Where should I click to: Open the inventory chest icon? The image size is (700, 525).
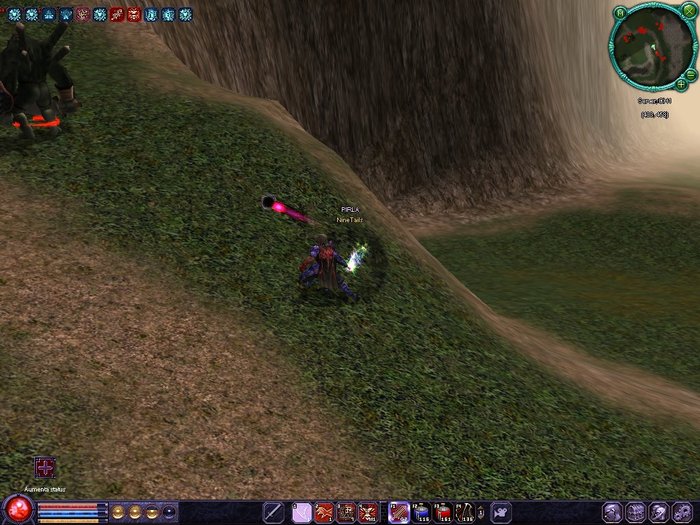636,511
